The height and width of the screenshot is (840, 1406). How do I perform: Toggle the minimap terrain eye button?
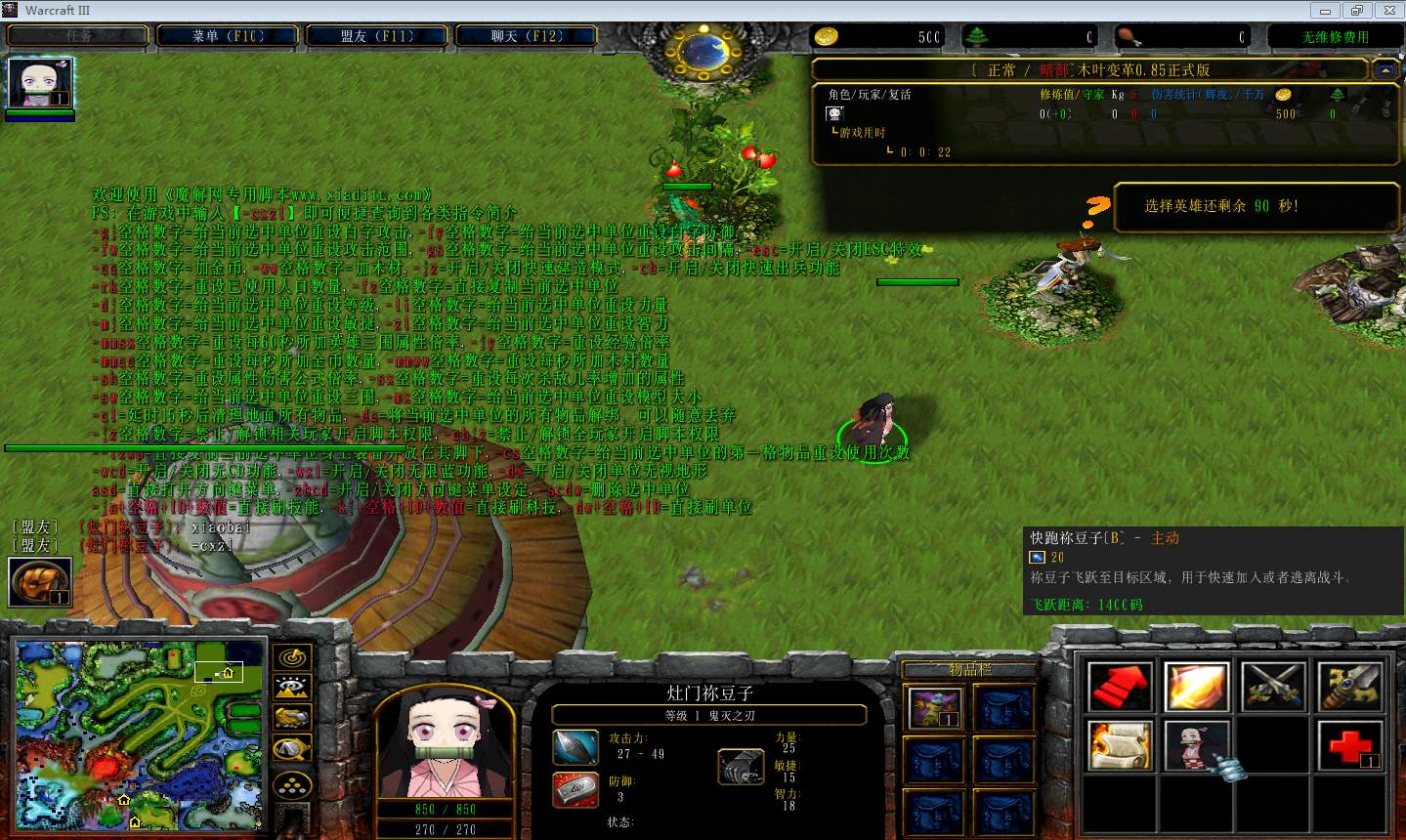tap(291, 688)
